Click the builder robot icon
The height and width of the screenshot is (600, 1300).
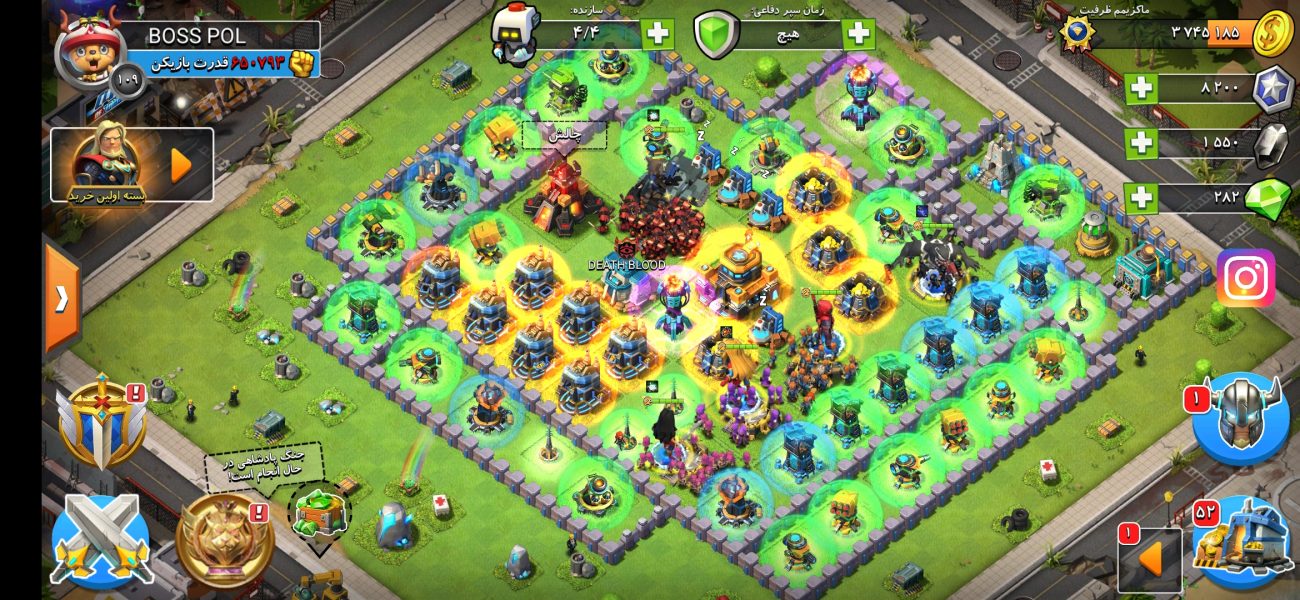click(516, 35)
